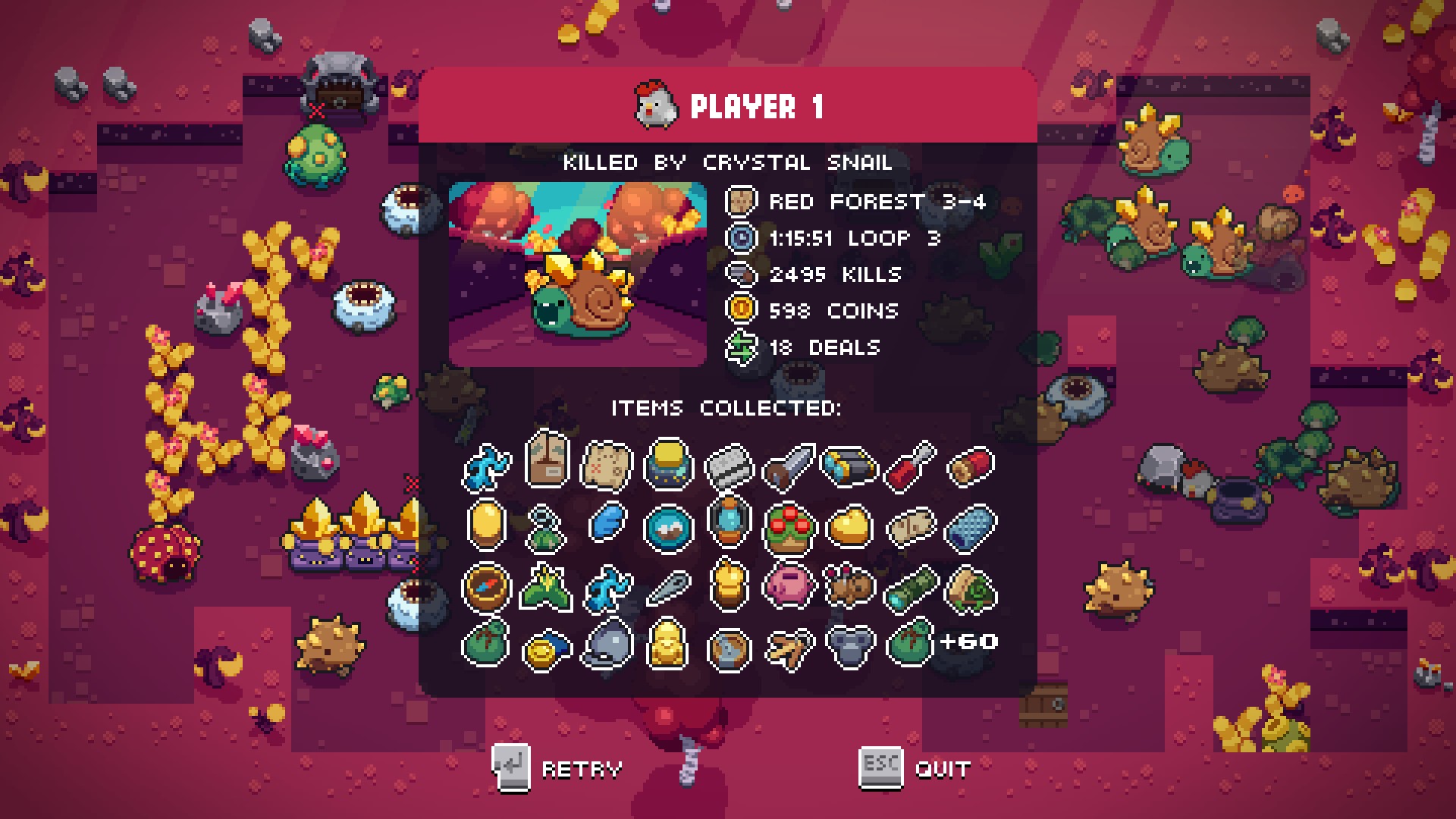The height and width of the screenshot is (819, 1456).
Task: Click the Crystal Snail death screenshot
Action: click(x=579, y=271)
